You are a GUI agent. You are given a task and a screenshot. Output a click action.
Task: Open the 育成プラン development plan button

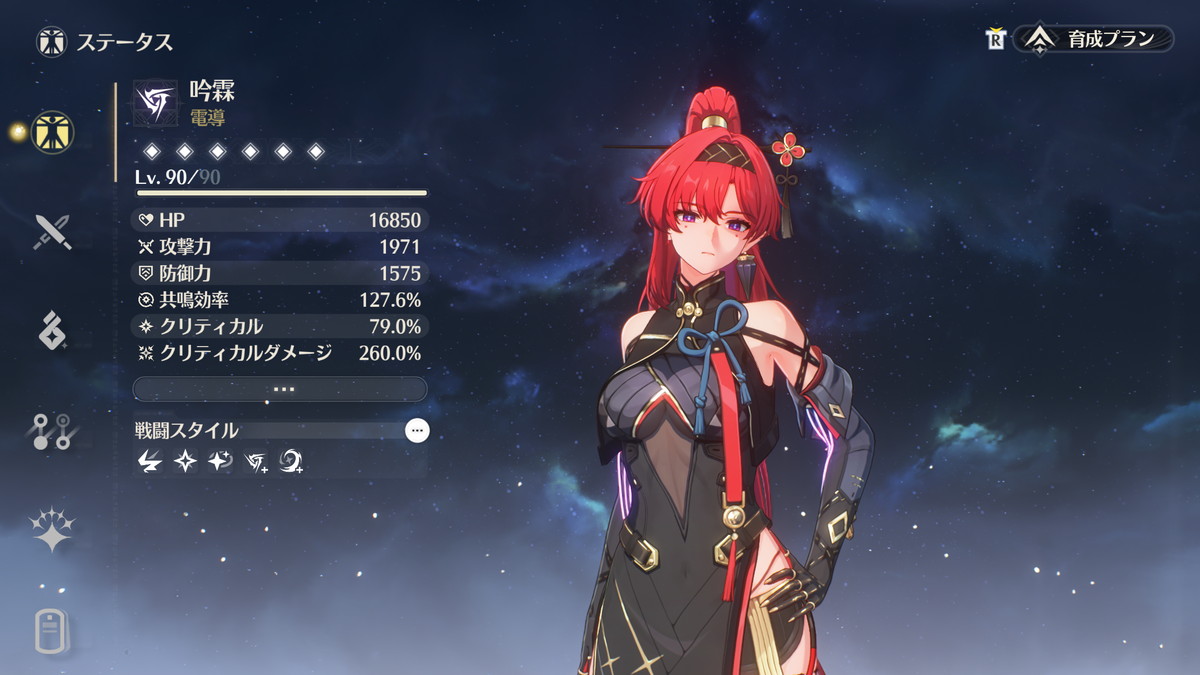tap(1093, 40)
